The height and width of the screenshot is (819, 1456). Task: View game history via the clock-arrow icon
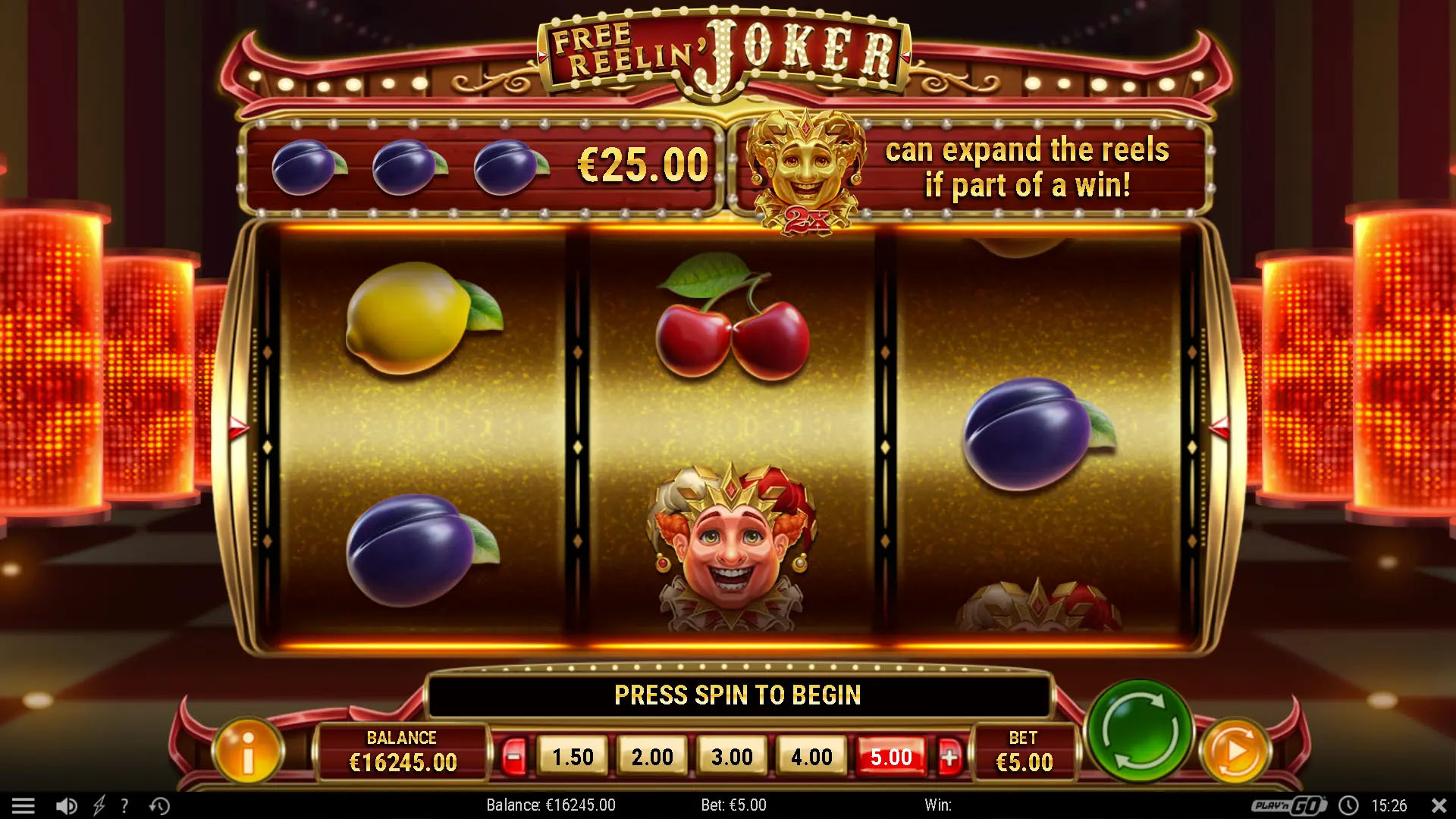[x=158, y=805]
